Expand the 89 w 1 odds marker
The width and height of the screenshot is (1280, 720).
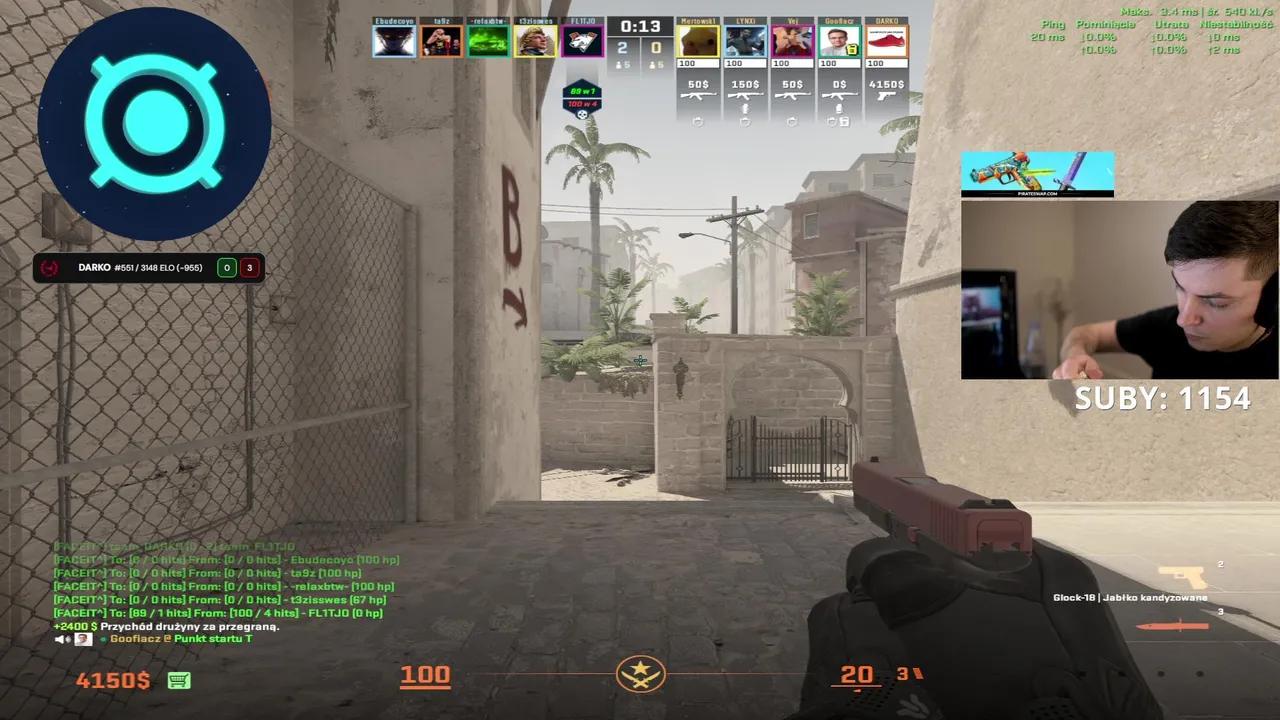click(x=581, y=90)
